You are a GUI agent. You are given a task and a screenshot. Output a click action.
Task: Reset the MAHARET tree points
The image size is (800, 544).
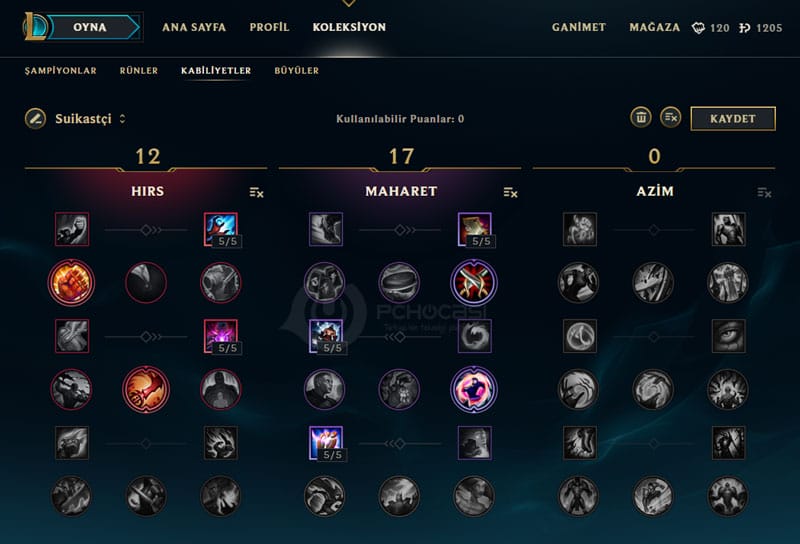pyautogui.click(x=511, y=192)
